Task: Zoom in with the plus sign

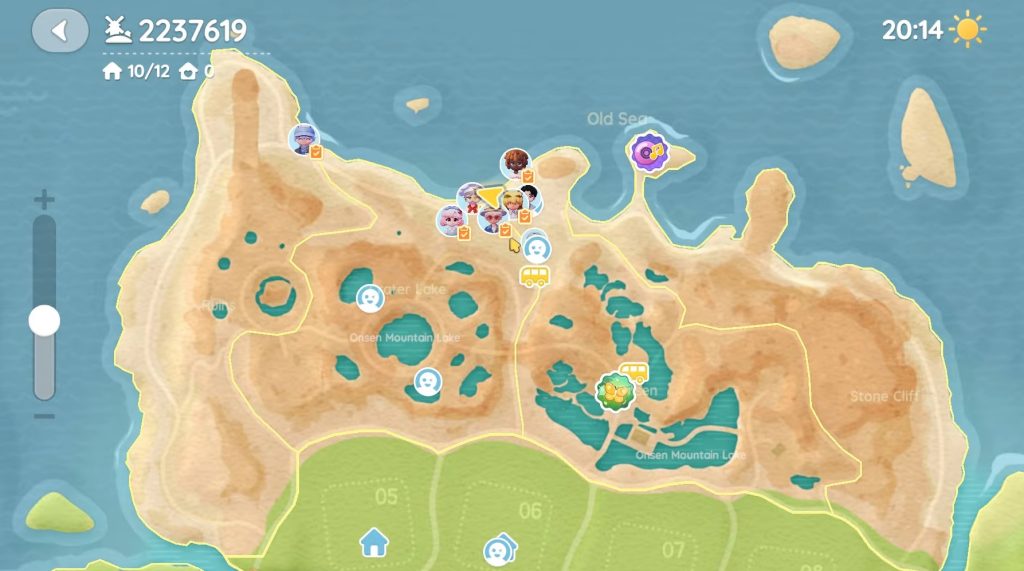Action: pyautogui.click(x=44, y=199)
